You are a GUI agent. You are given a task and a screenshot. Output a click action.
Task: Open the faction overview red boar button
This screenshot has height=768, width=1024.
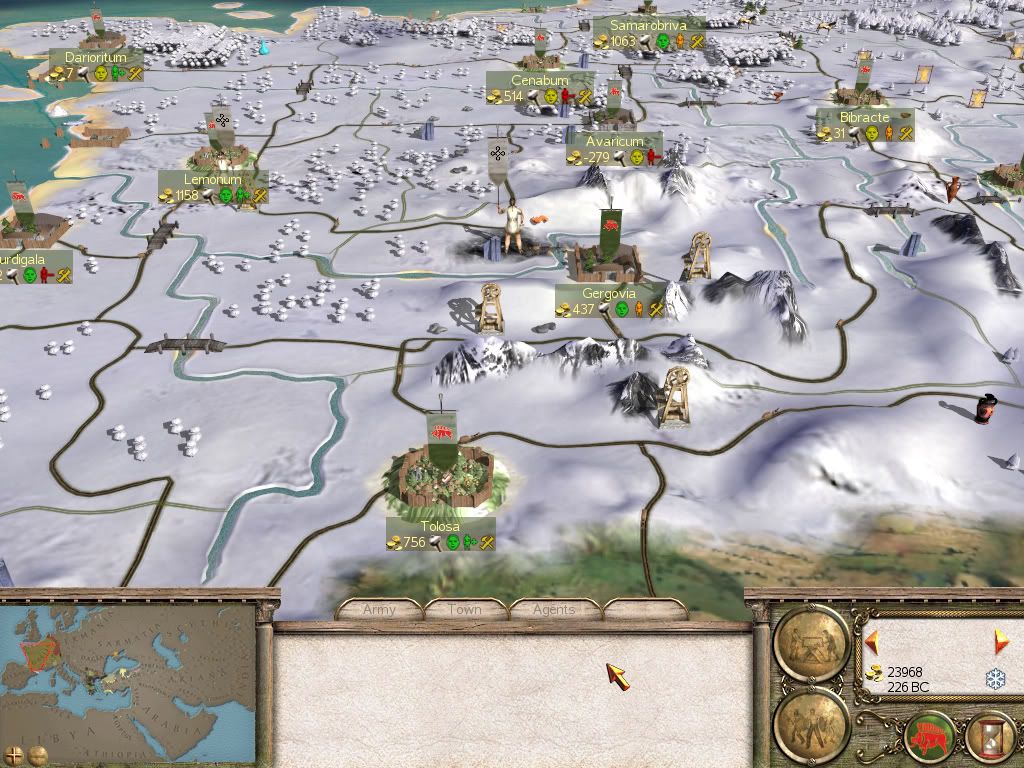pos(927,737)
